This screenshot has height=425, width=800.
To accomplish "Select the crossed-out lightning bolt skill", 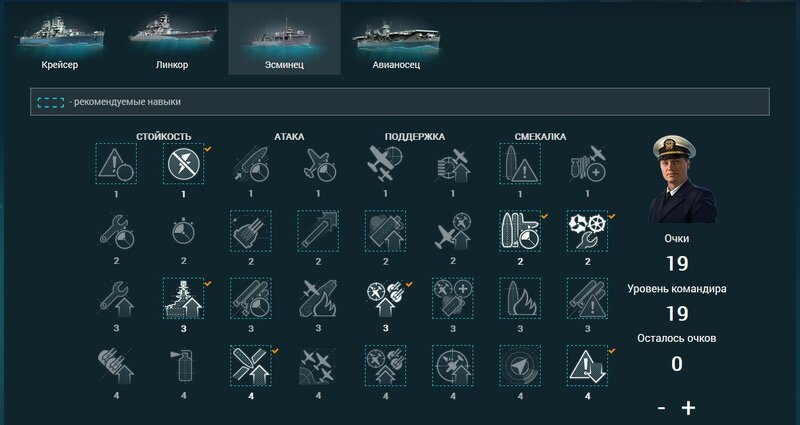I will click(183, 163).
